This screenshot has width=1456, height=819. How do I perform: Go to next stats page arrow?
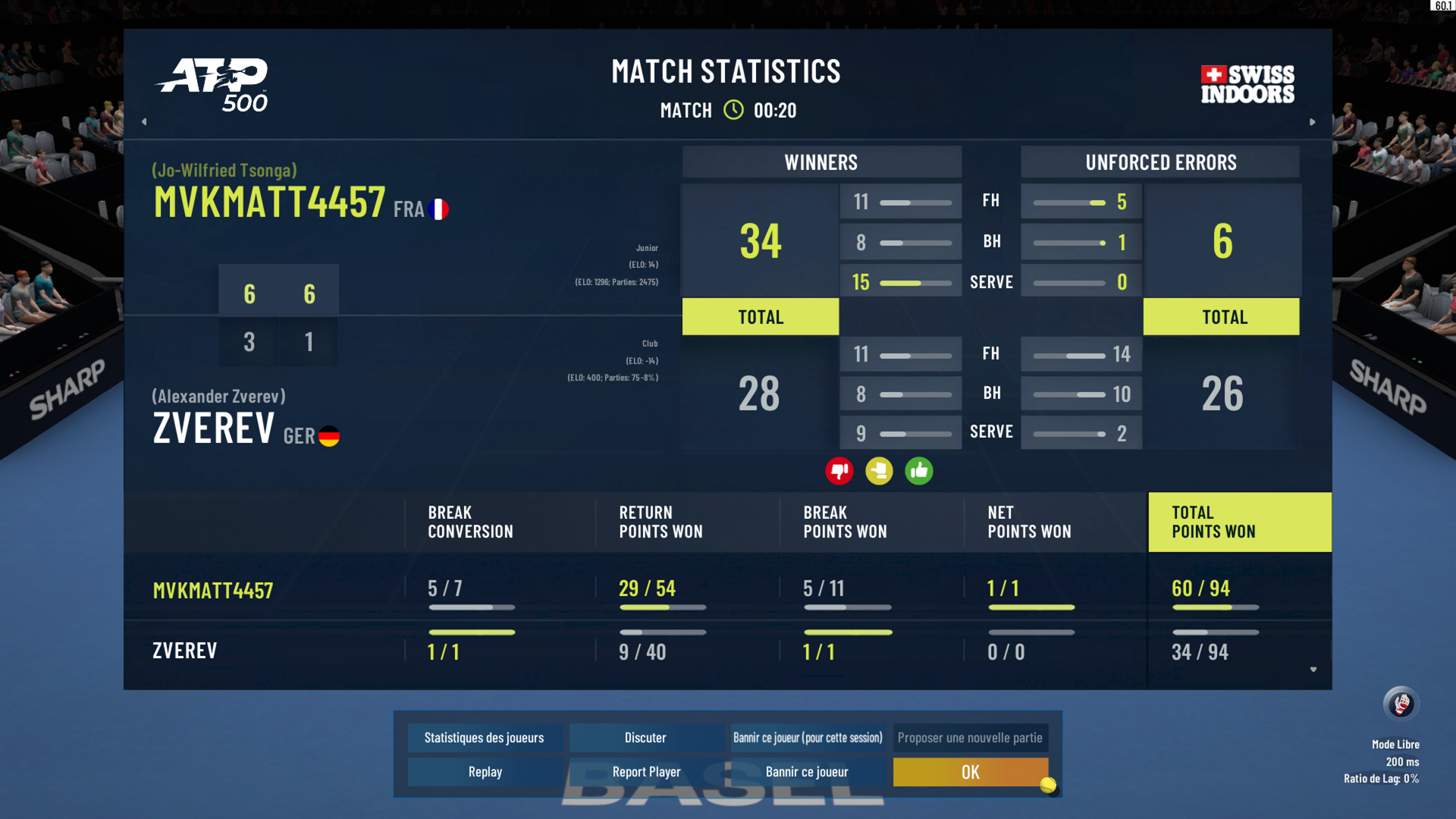coord(1313,121)
